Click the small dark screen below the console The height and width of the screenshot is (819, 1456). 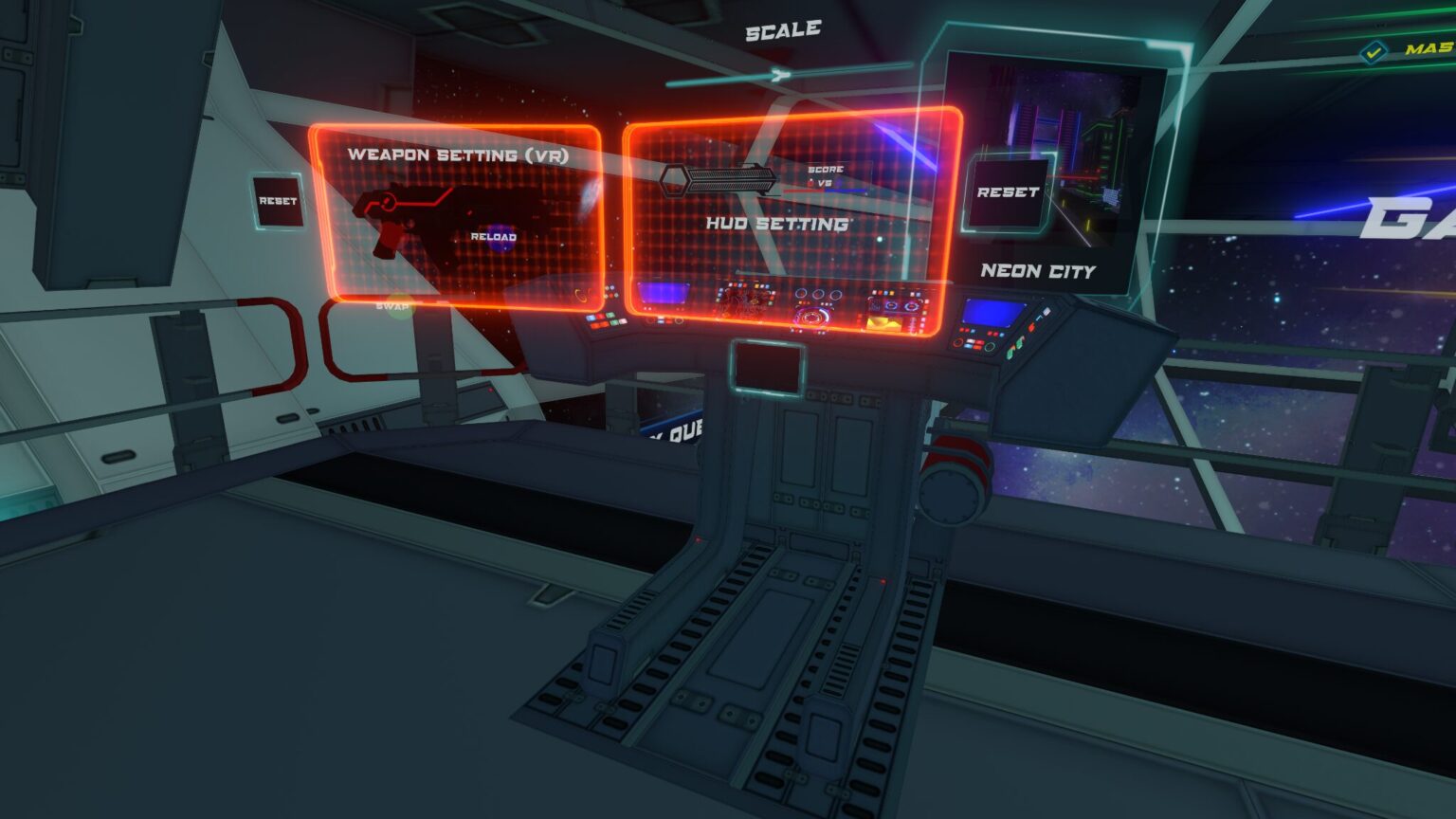[x=766, y=365]
